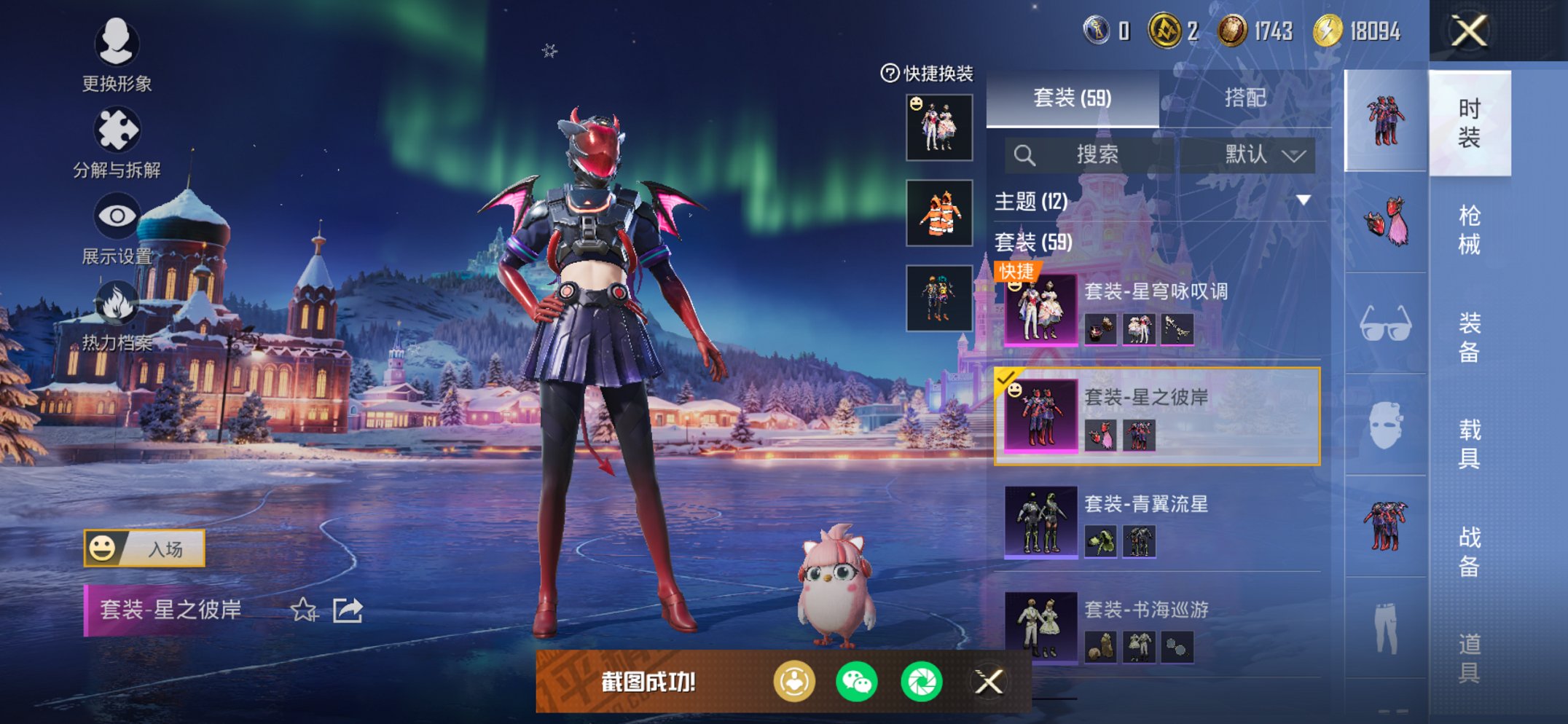Open the 载具 vehicles category
This screenshot has width=1568, height=724.
tap(1469, 443)
